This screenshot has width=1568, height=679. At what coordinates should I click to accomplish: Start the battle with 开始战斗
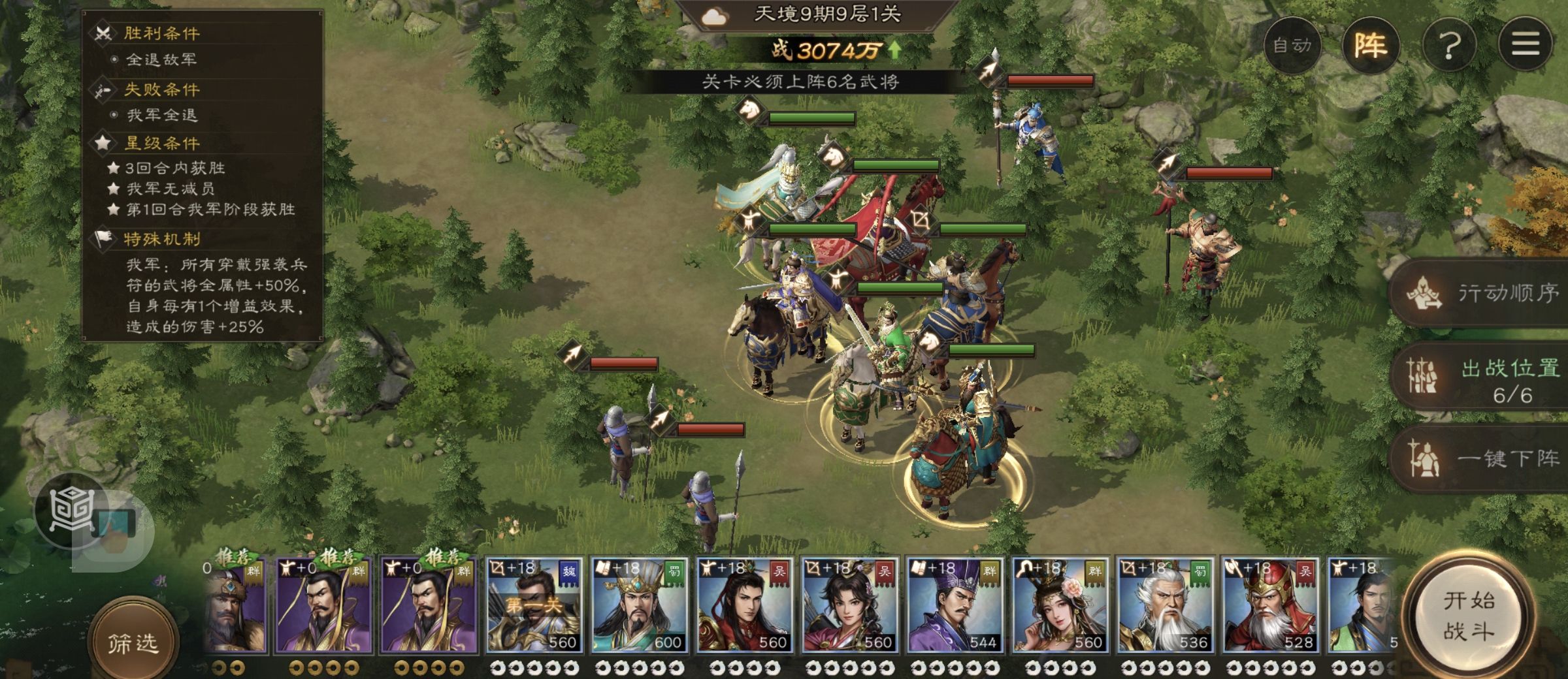pyautogui.click(x=1468, y=616)
